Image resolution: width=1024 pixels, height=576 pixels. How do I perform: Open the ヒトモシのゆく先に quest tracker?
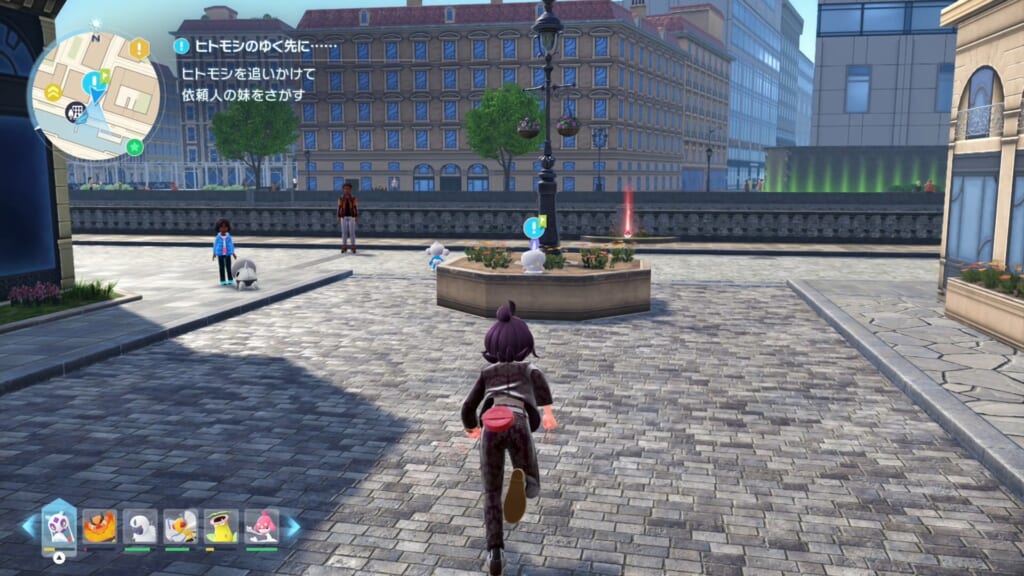[x=255, y=46]
